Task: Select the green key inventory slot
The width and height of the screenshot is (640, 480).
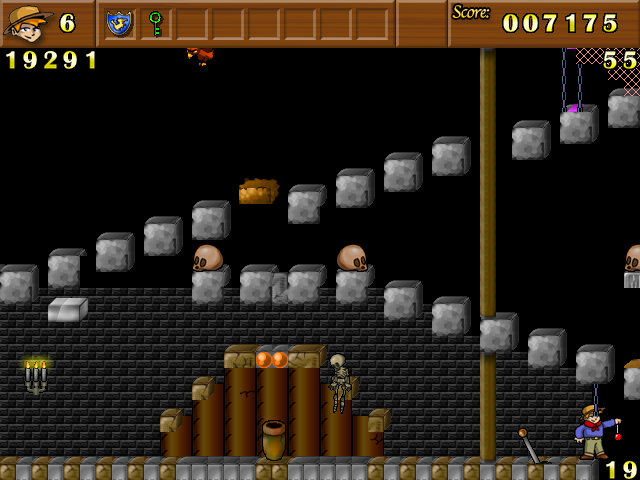Action: tap(155, 23)
